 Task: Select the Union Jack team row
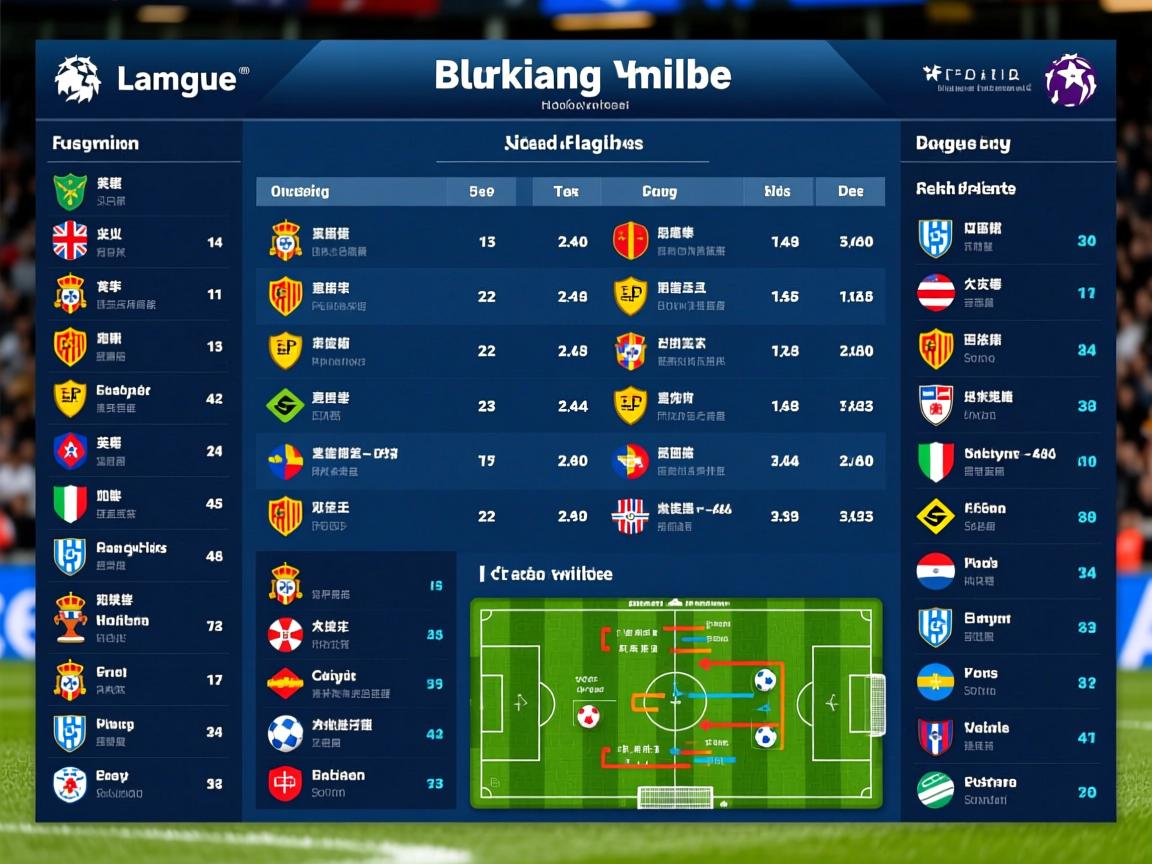pyautogui.click(x=137, y=241)
